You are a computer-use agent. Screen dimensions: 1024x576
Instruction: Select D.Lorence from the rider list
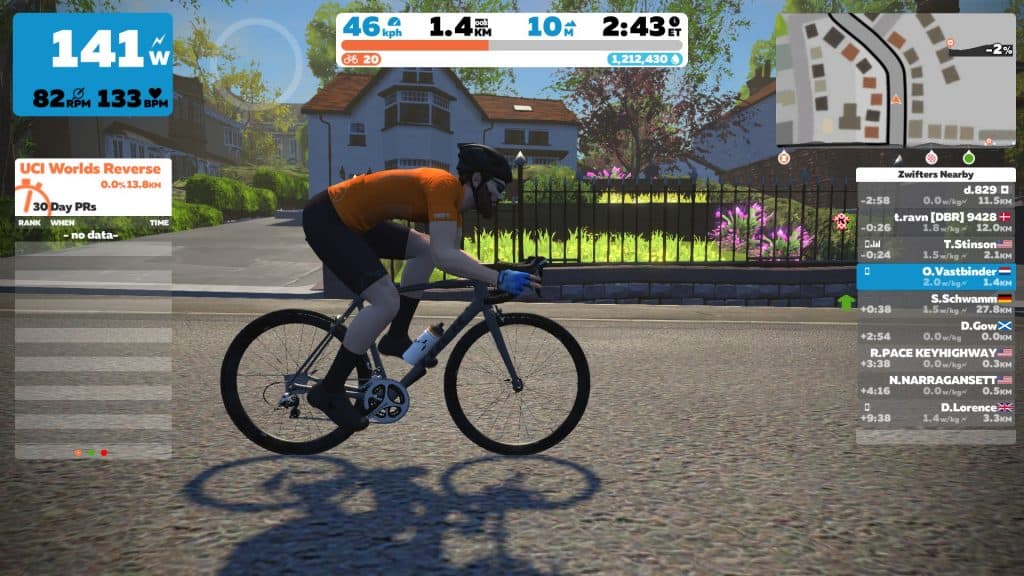click(x=935, y=412)
